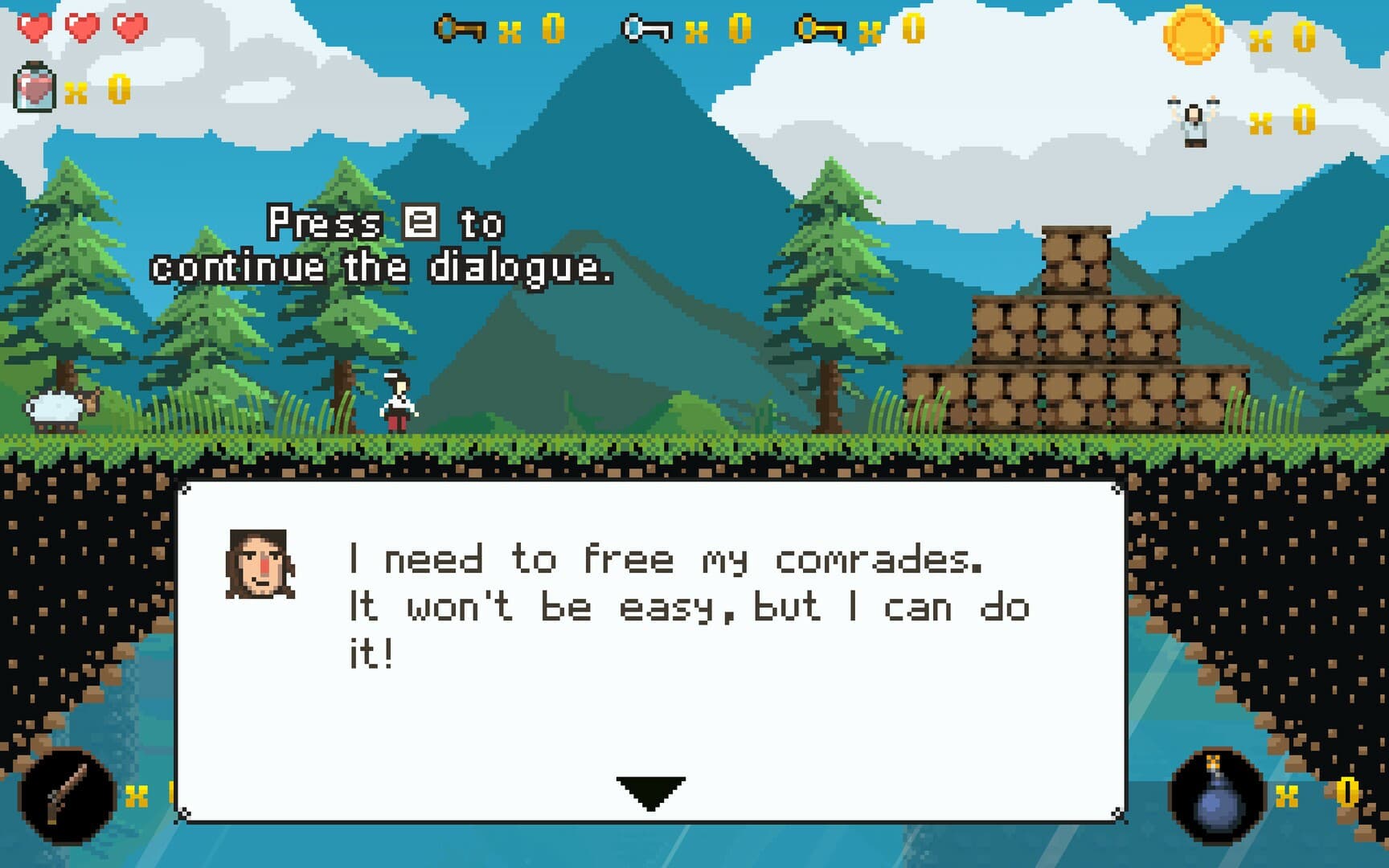Click the bronze key icon
This screenshot has height=868, width=1389.
click(x=459, y=30)
